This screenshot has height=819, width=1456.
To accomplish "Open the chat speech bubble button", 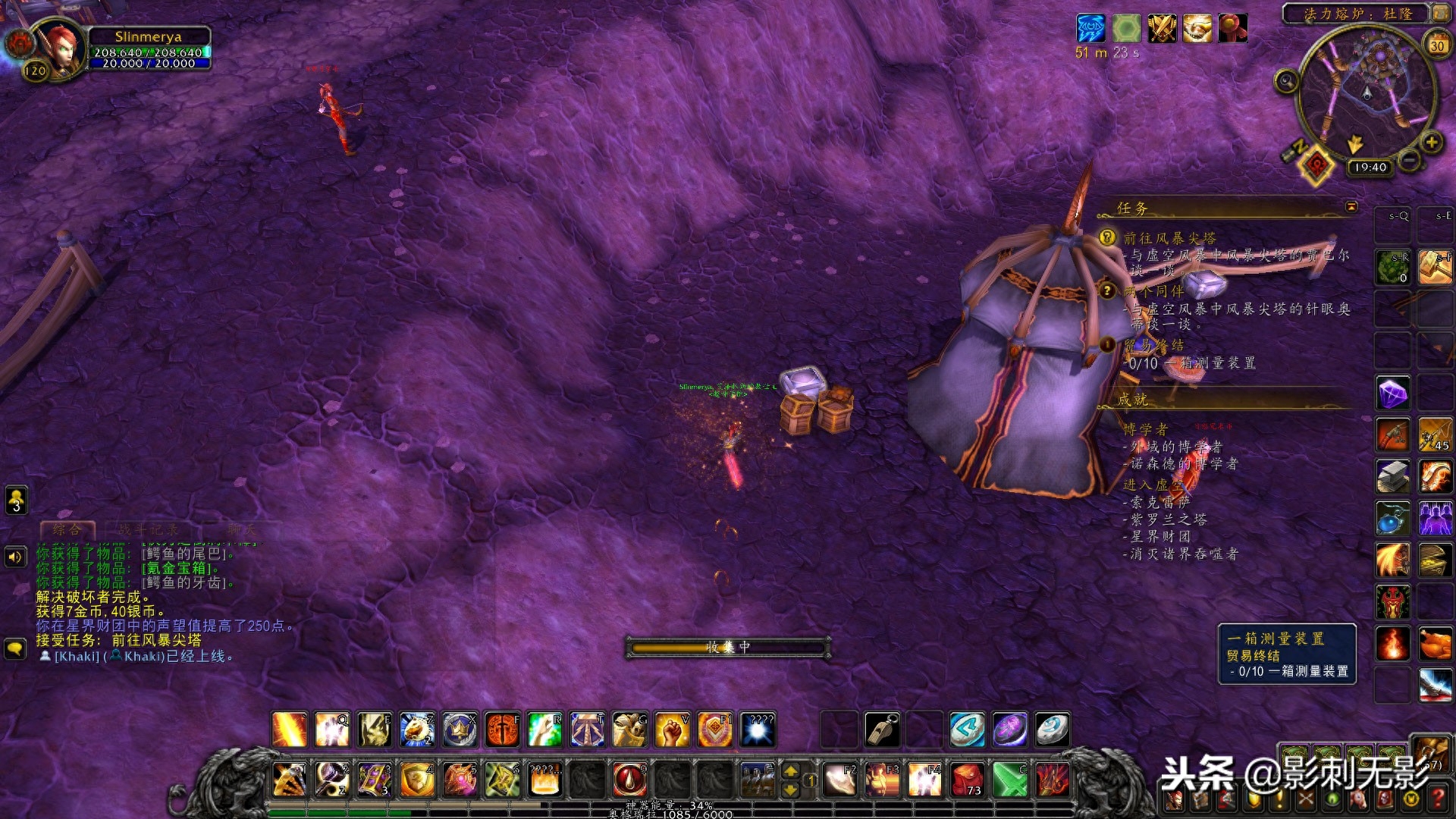I will click(x=16, y=648).
